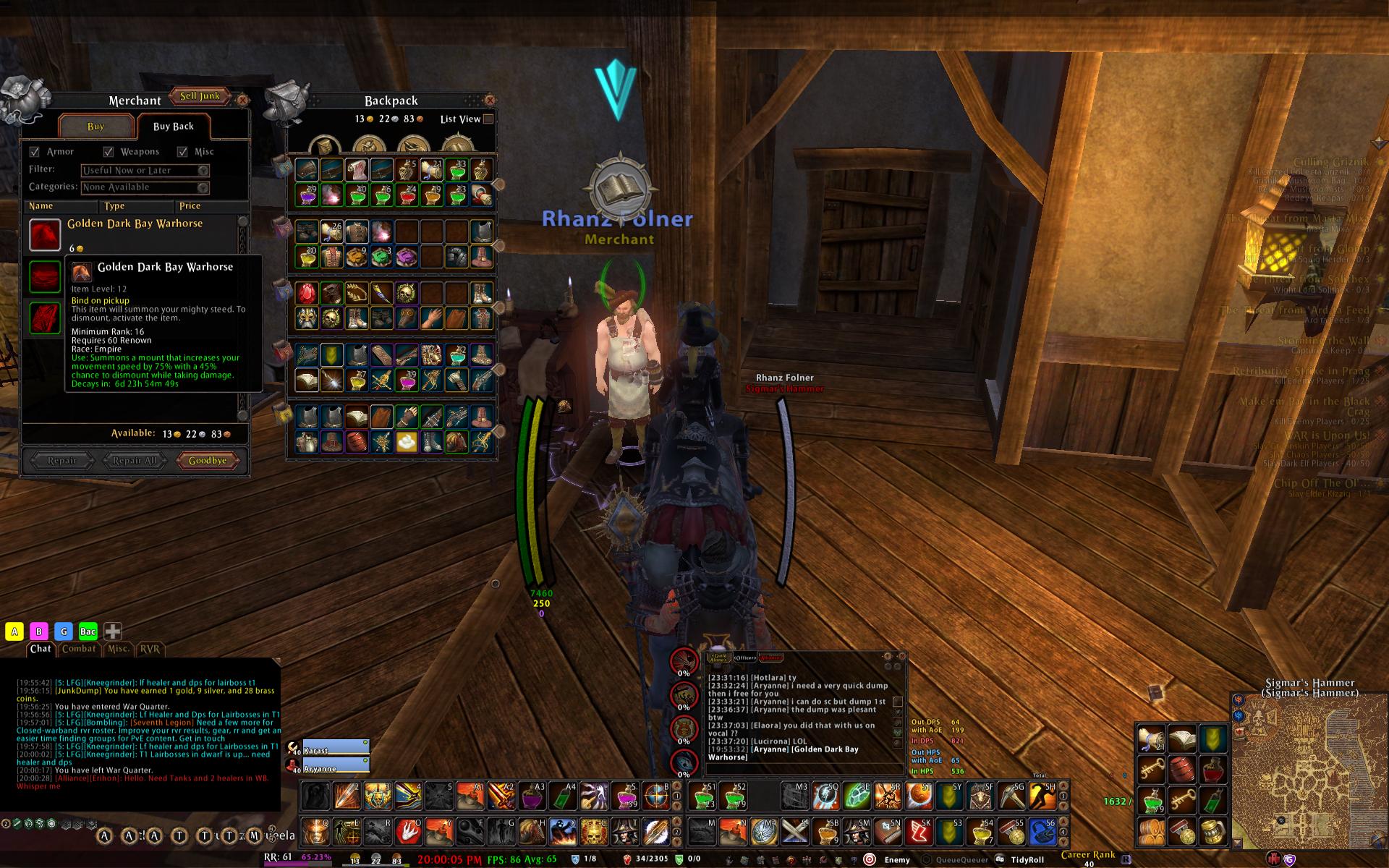This screenshot has height=868, width=1389.
Task: Sort merchant list by Price column
Action: coord(190,206)
